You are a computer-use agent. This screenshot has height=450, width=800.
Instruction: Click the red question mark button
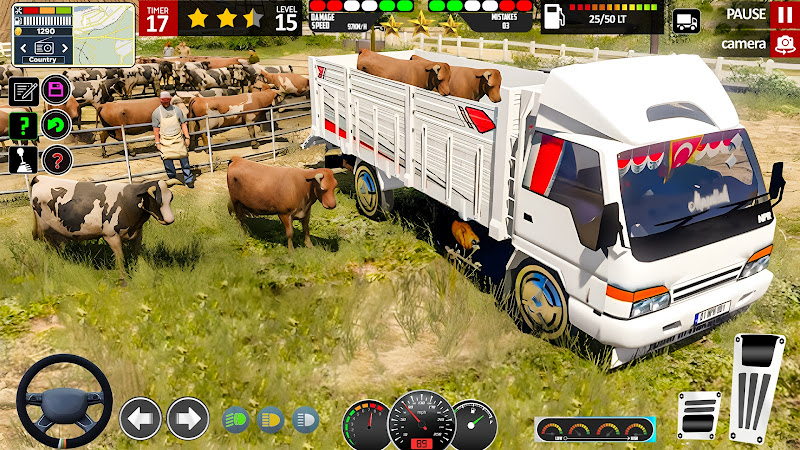point(57,158)
